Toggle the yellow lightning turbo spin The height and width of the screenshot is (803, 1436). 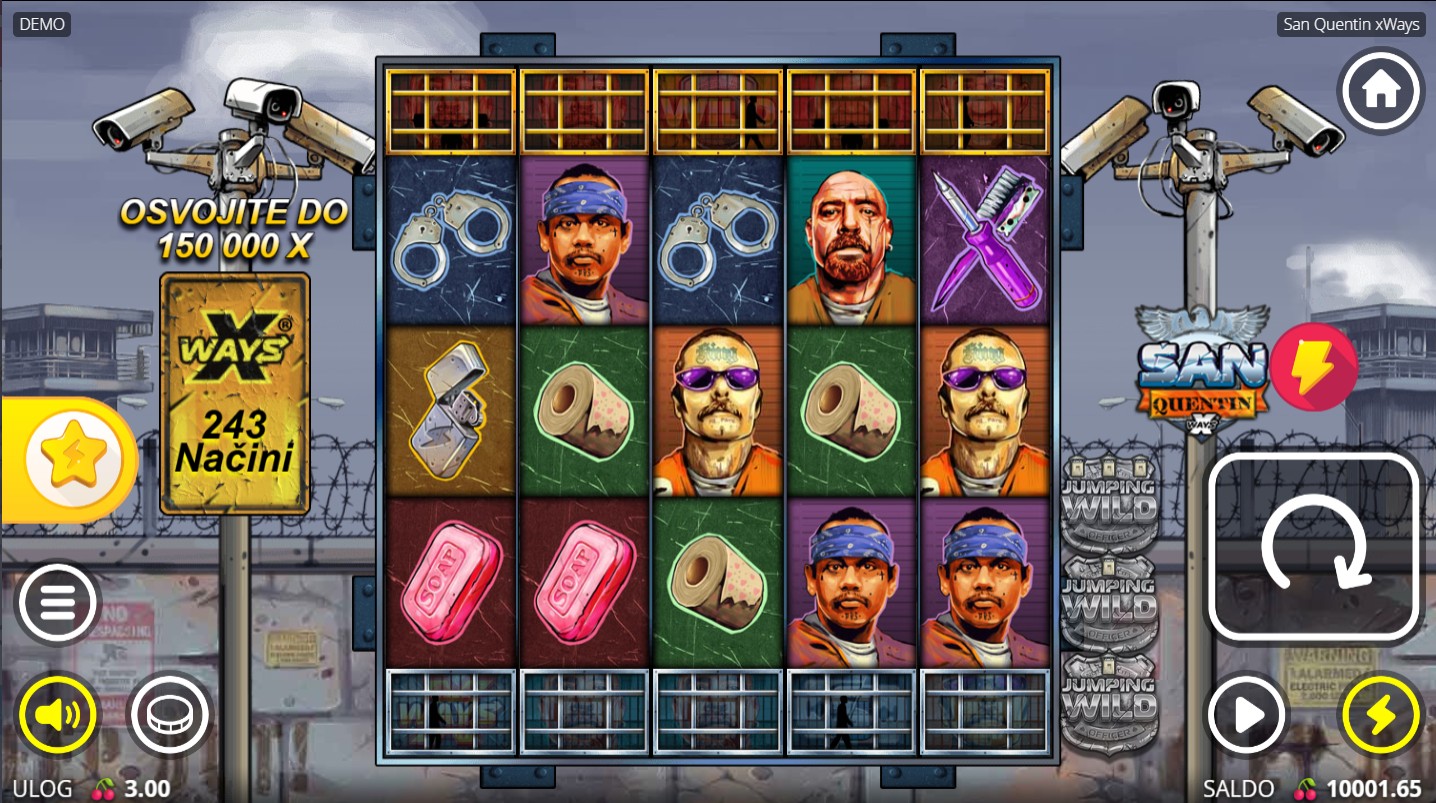[1380, 714]
